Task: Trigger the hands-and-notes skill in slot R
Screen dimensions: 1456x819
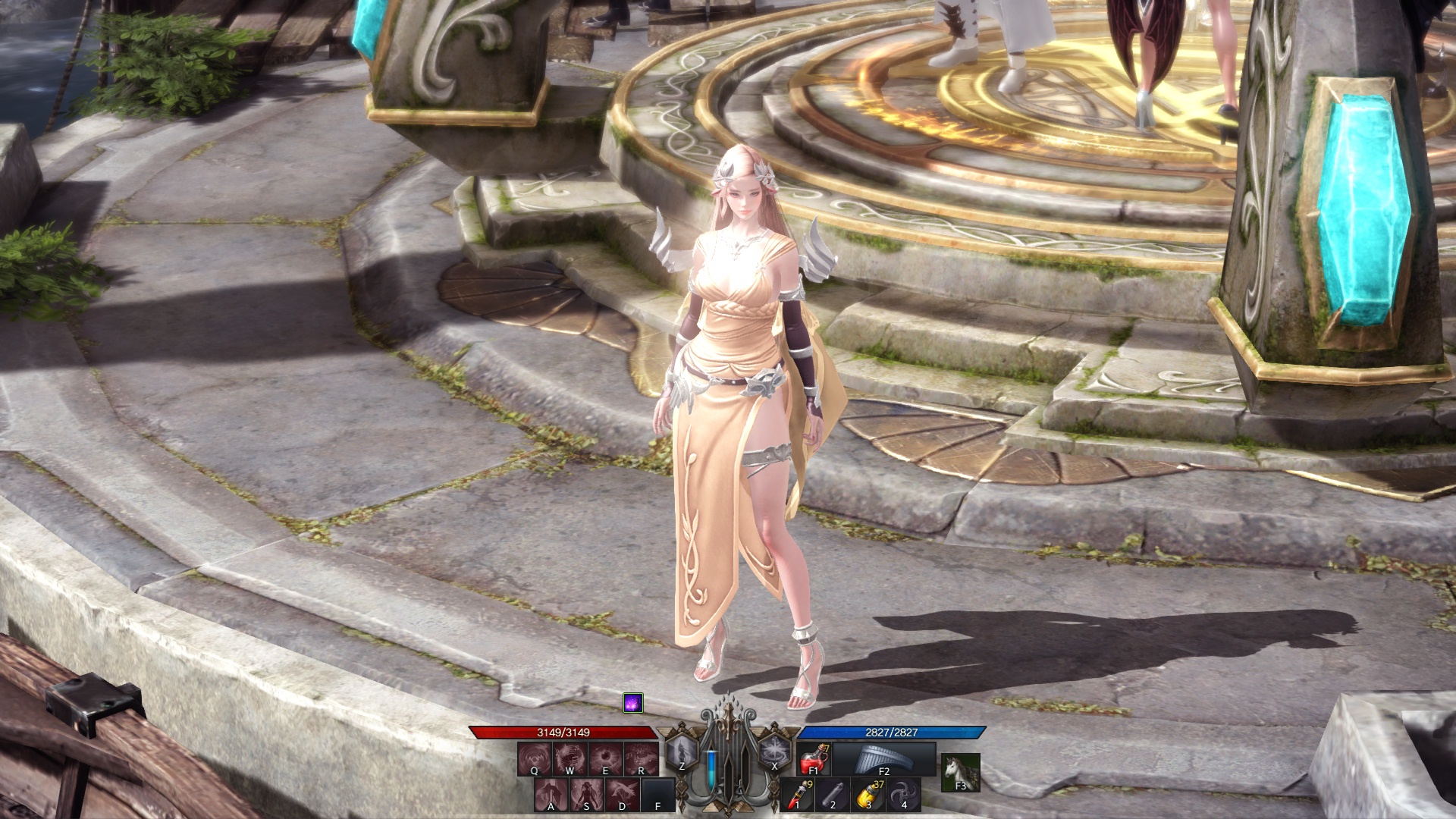Action: [641, 758]
